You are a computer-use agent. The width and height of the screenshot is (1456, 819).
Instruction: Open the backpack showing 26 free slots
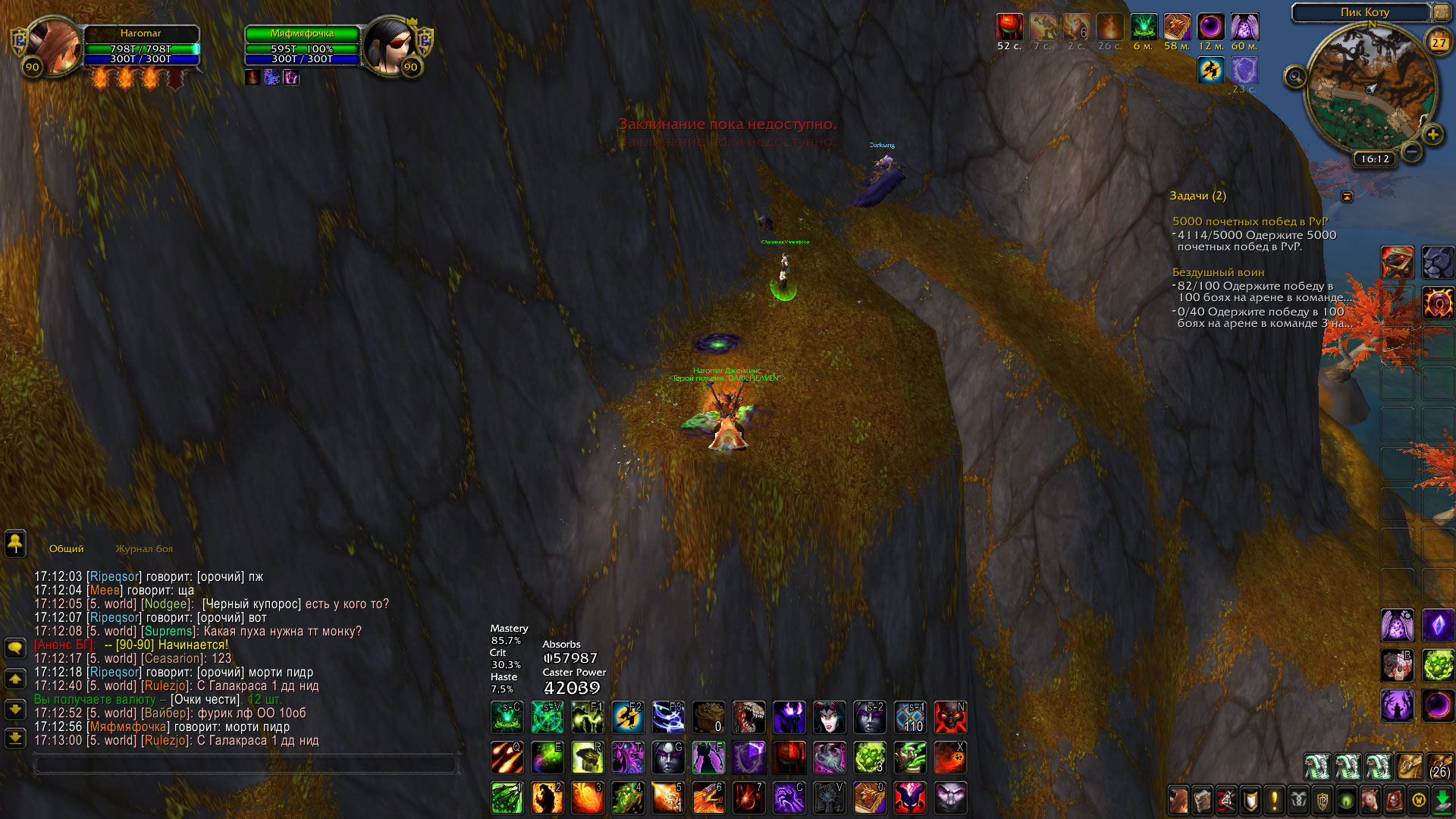pyautogui.click(x=1439, y=767)
